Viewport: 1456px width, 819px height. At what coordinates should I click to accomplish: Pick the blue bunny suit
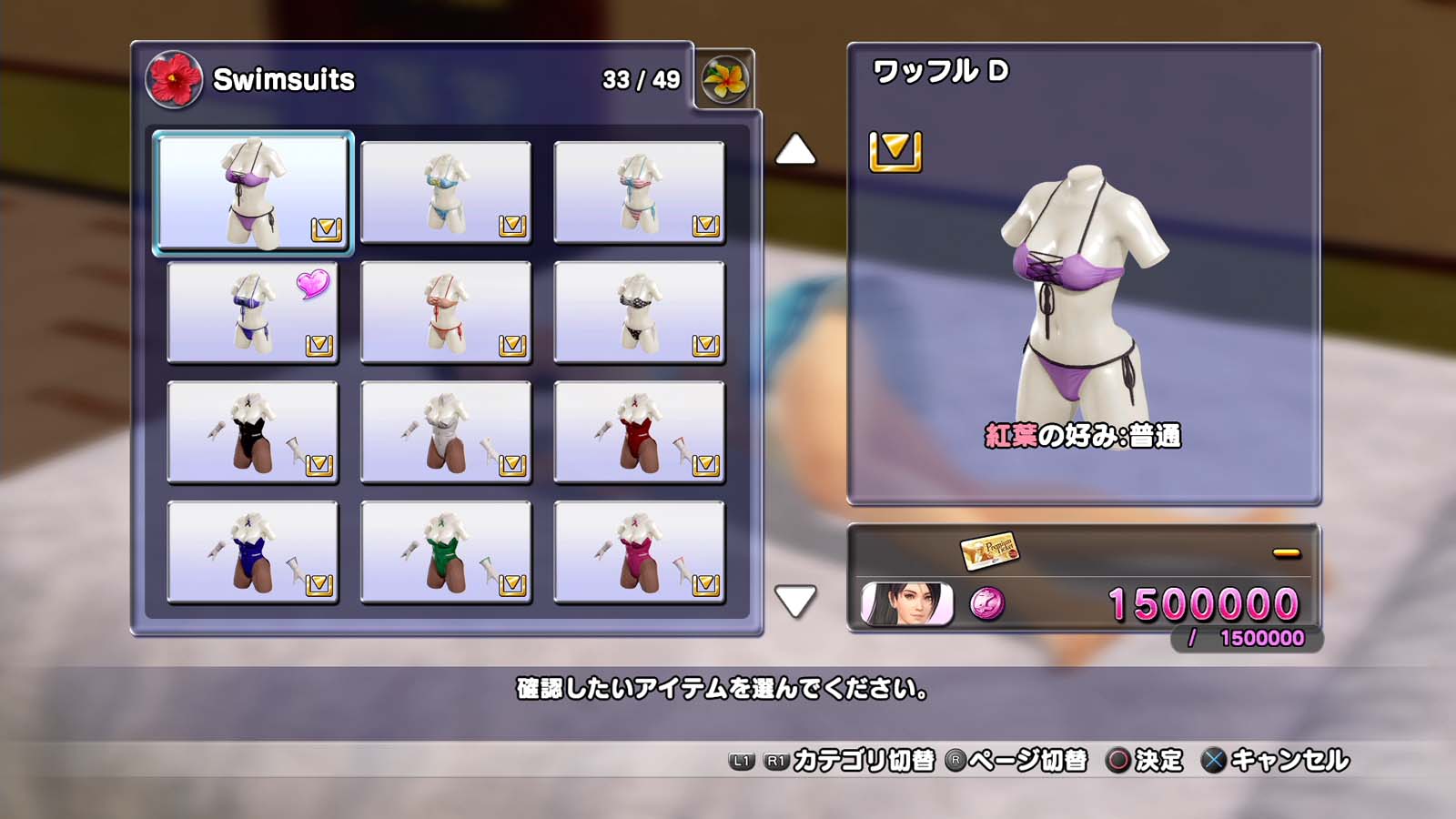[x=253, y=552]
